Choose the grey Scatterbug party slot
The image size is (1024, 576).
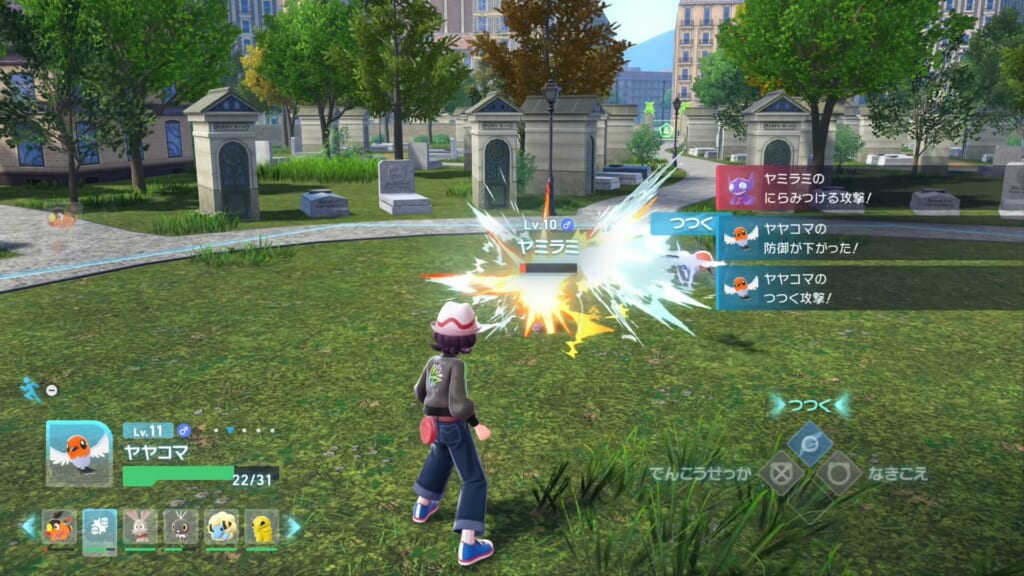pos(181,527)
